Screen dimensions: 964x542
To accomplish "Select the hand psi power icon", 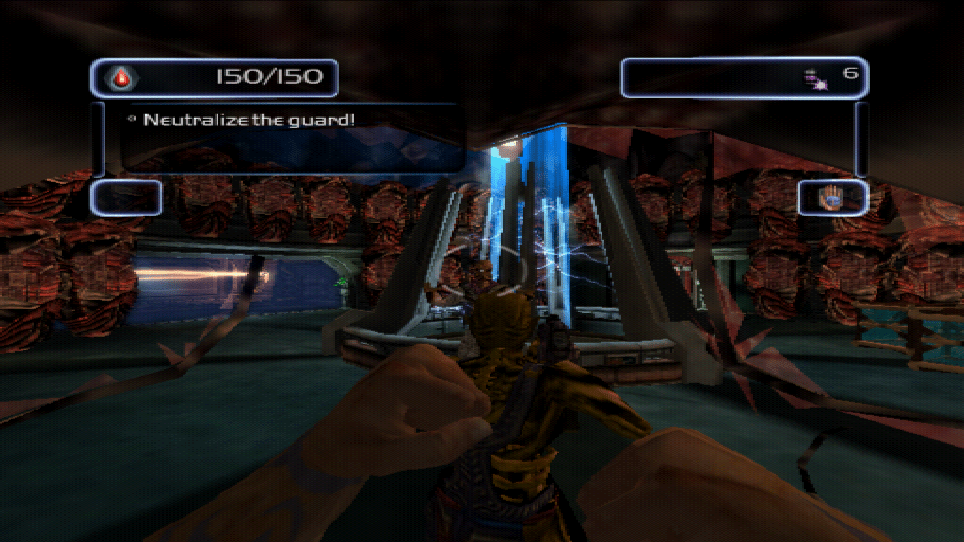I will [832, 197].
